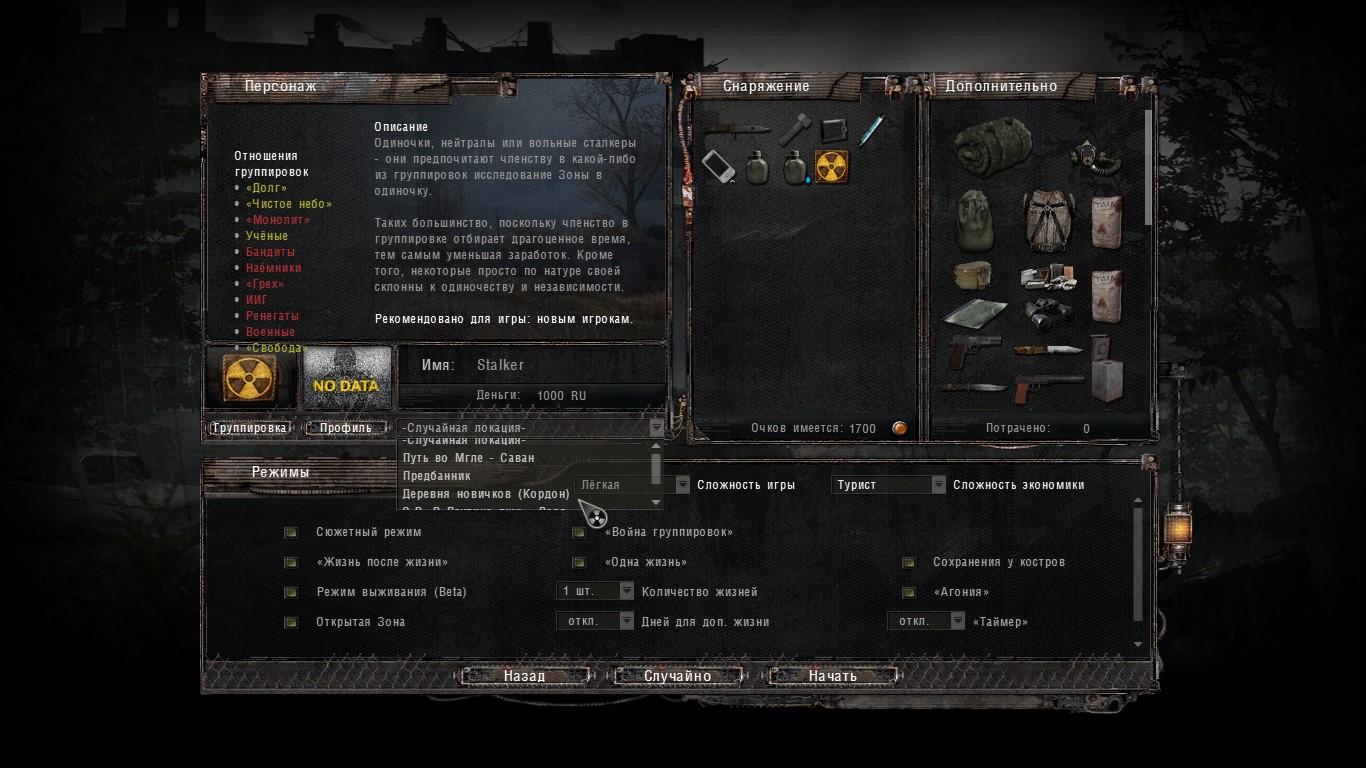Click the Назад back button
This screenshot has height=768, width=1366.
(x=524, y=676)
